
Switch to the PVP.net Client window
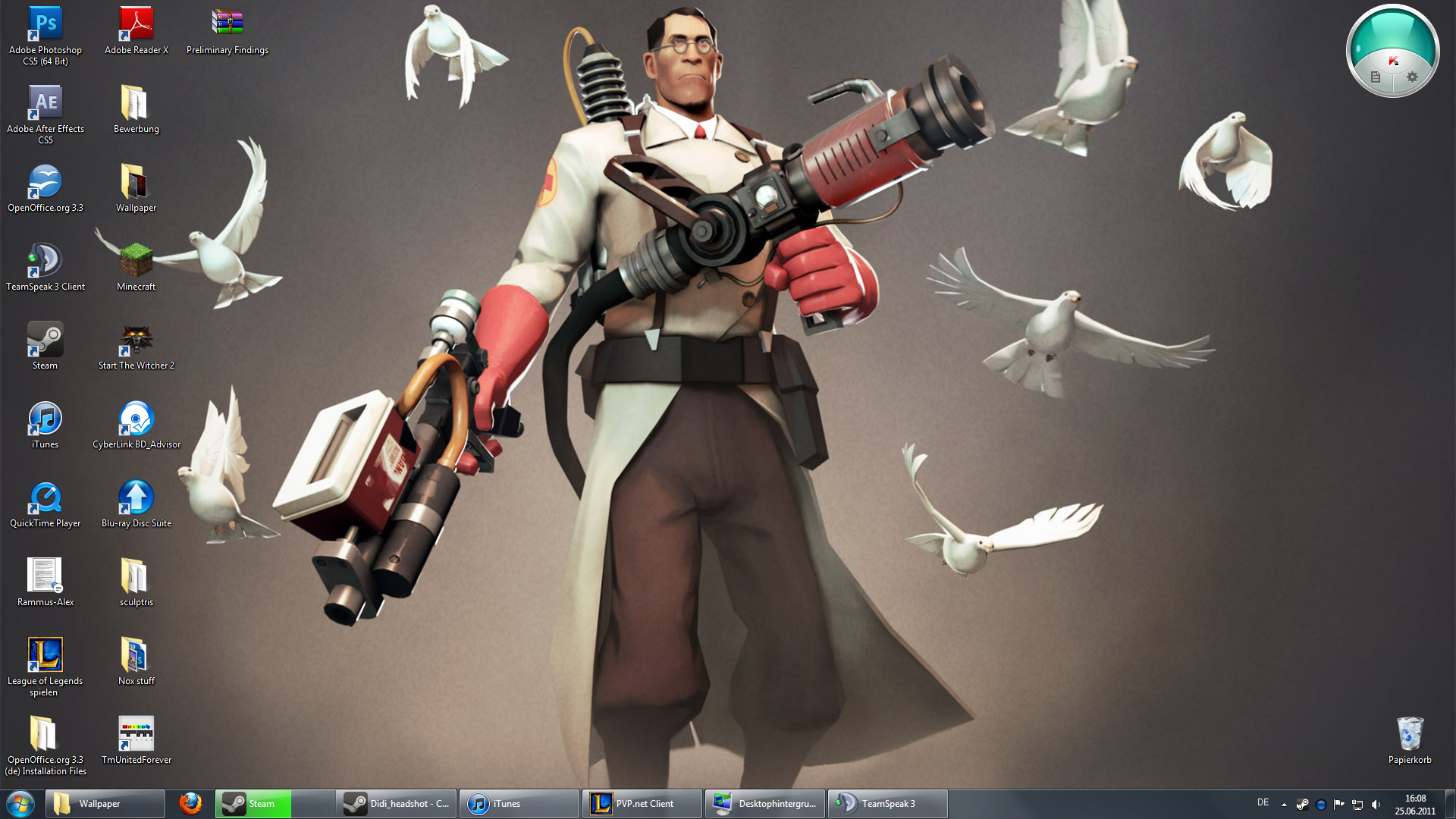[x=641, y=804]
